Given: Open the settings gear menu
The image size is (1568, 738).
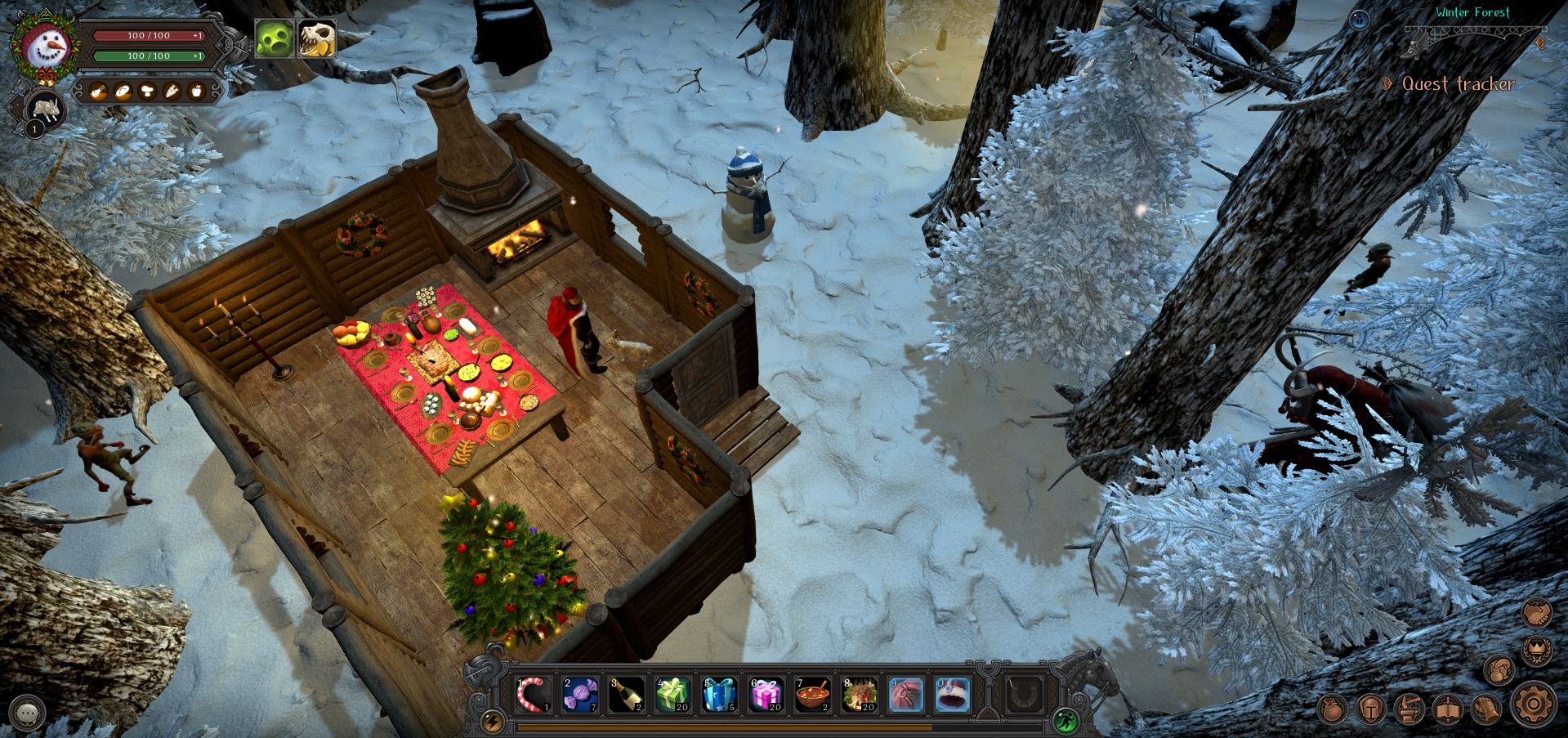Looking at the screenshot, I should (x=1533, y=704).
